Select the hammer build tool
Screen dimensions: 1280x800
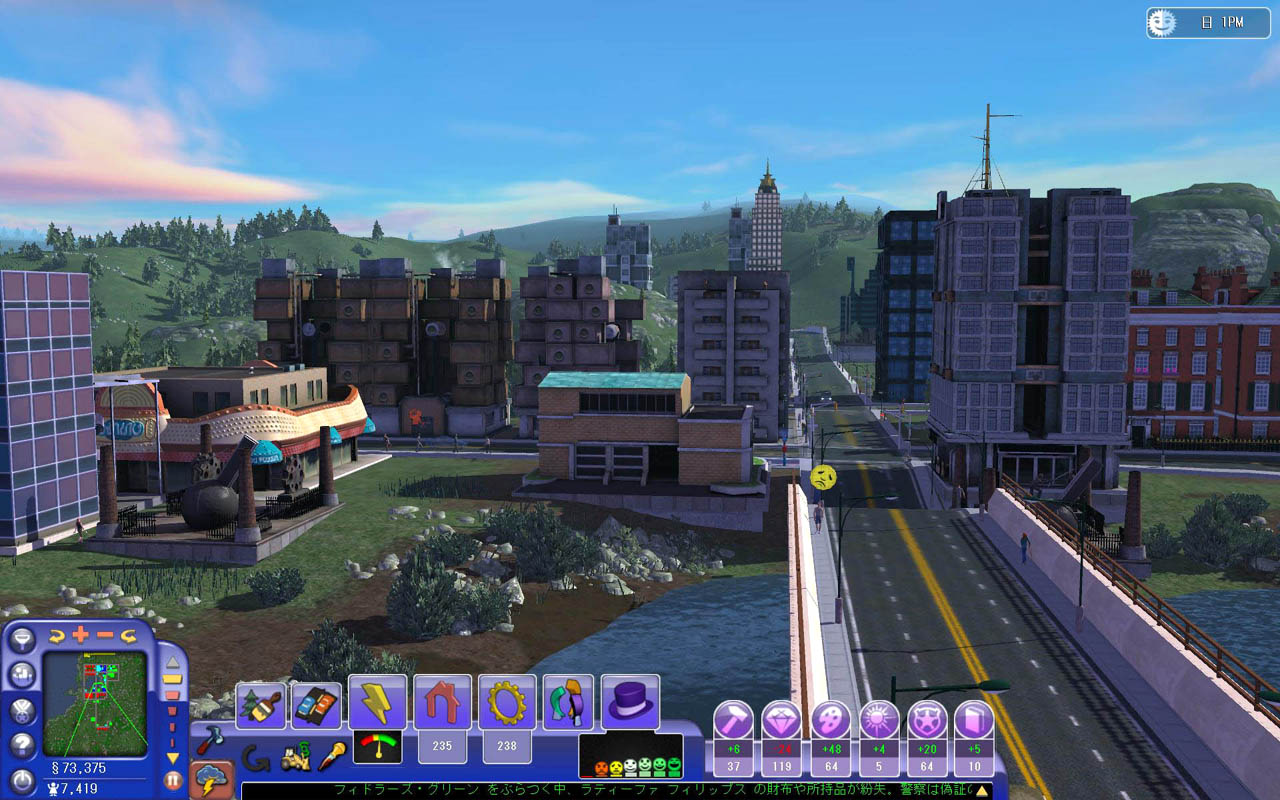(210, 740)
